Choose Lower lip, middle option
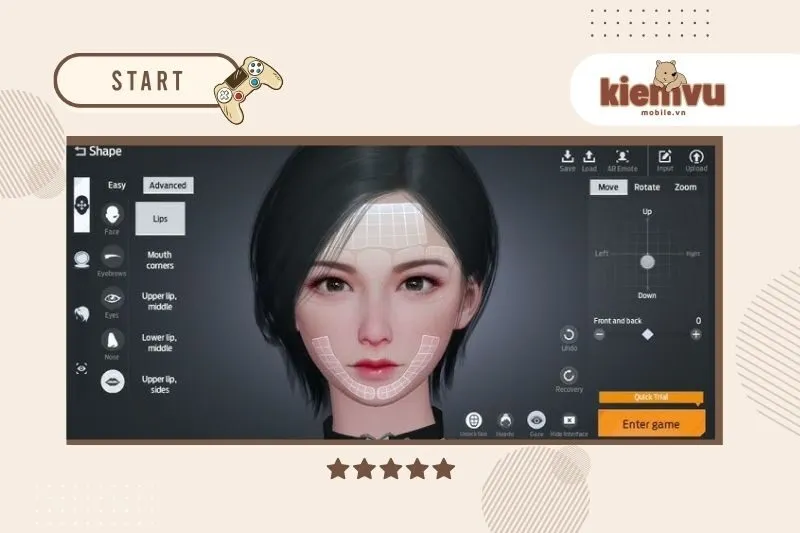The image size is (800, 533). 160,343
